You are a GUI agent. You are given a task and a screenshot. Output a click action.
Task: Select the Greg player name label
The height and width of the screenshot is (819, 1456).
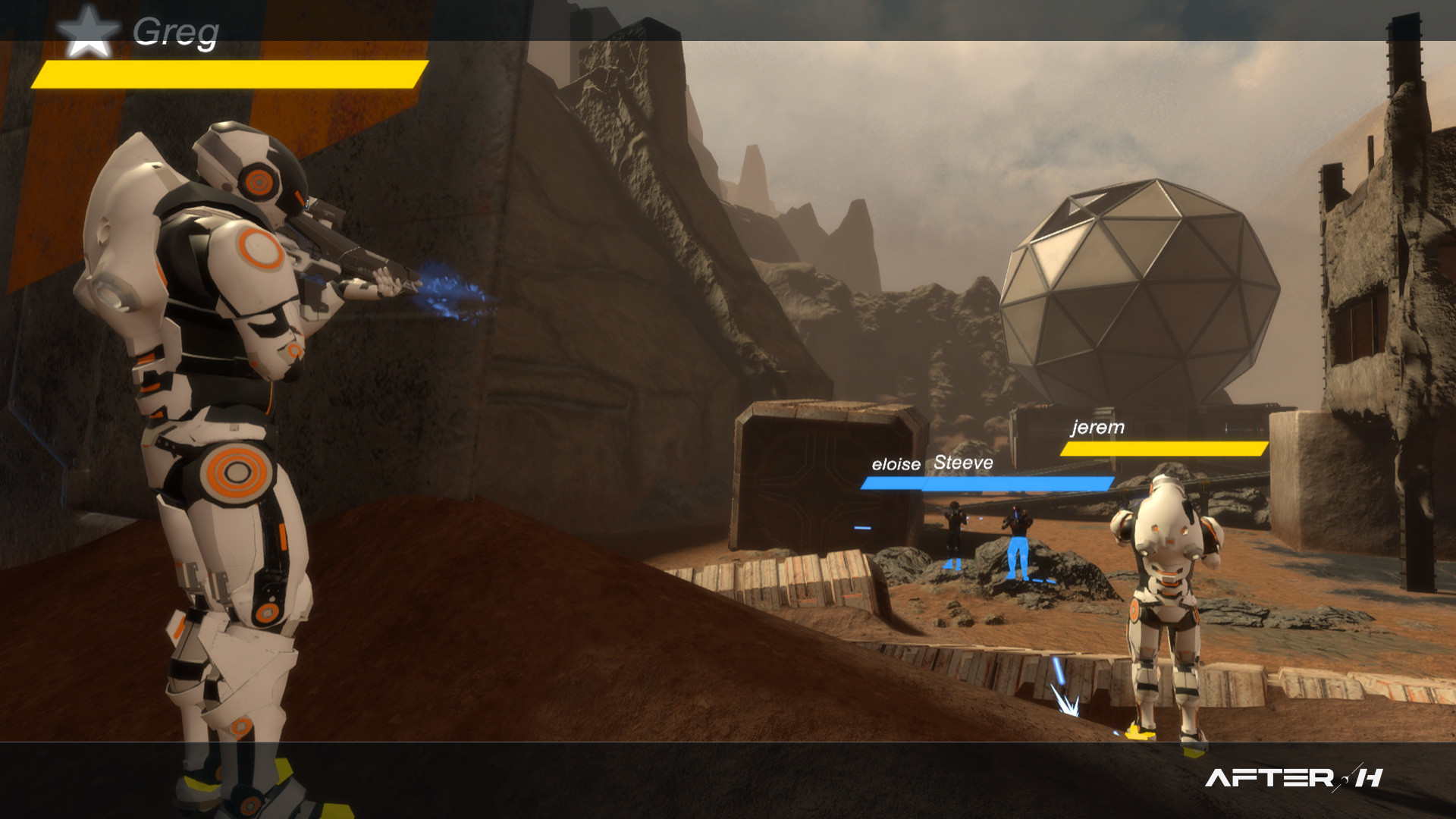pos(176,32)
